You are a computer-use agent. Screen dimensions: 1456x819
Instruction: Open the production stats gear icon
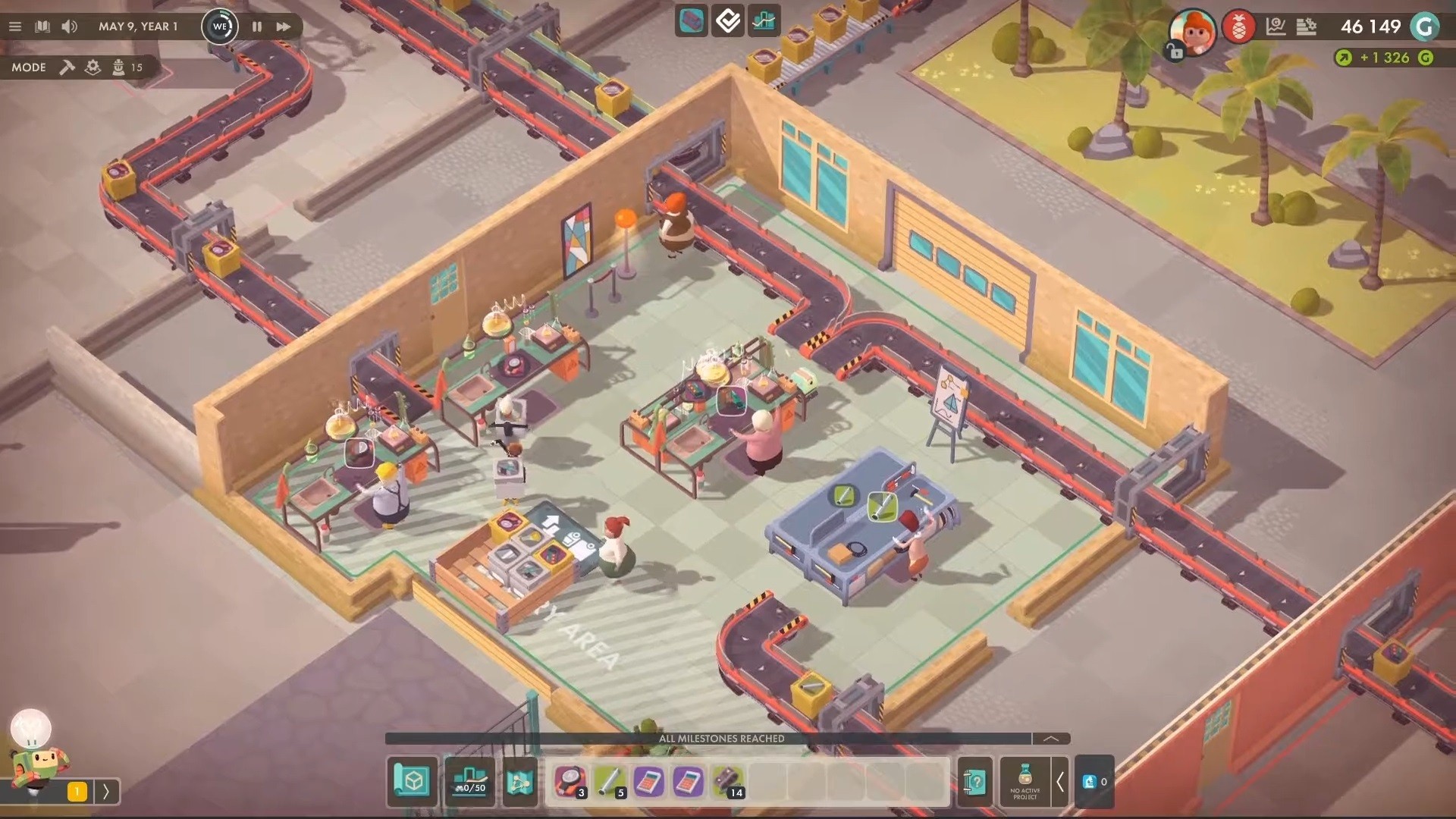coord(1306,27)
